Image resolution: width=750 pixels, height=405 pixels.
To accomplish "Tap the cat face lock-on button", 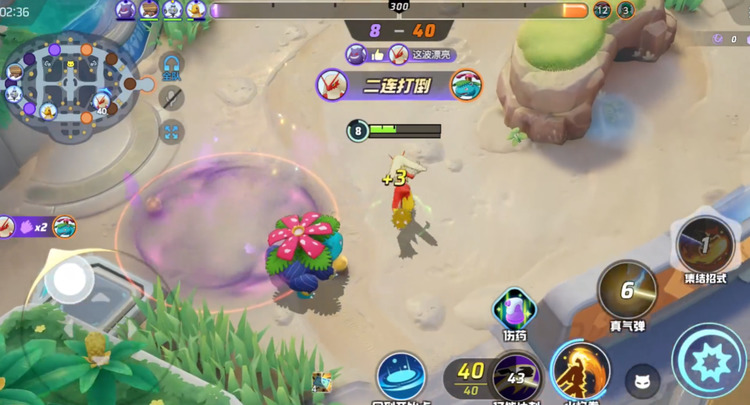I will [x=643, y=381].
